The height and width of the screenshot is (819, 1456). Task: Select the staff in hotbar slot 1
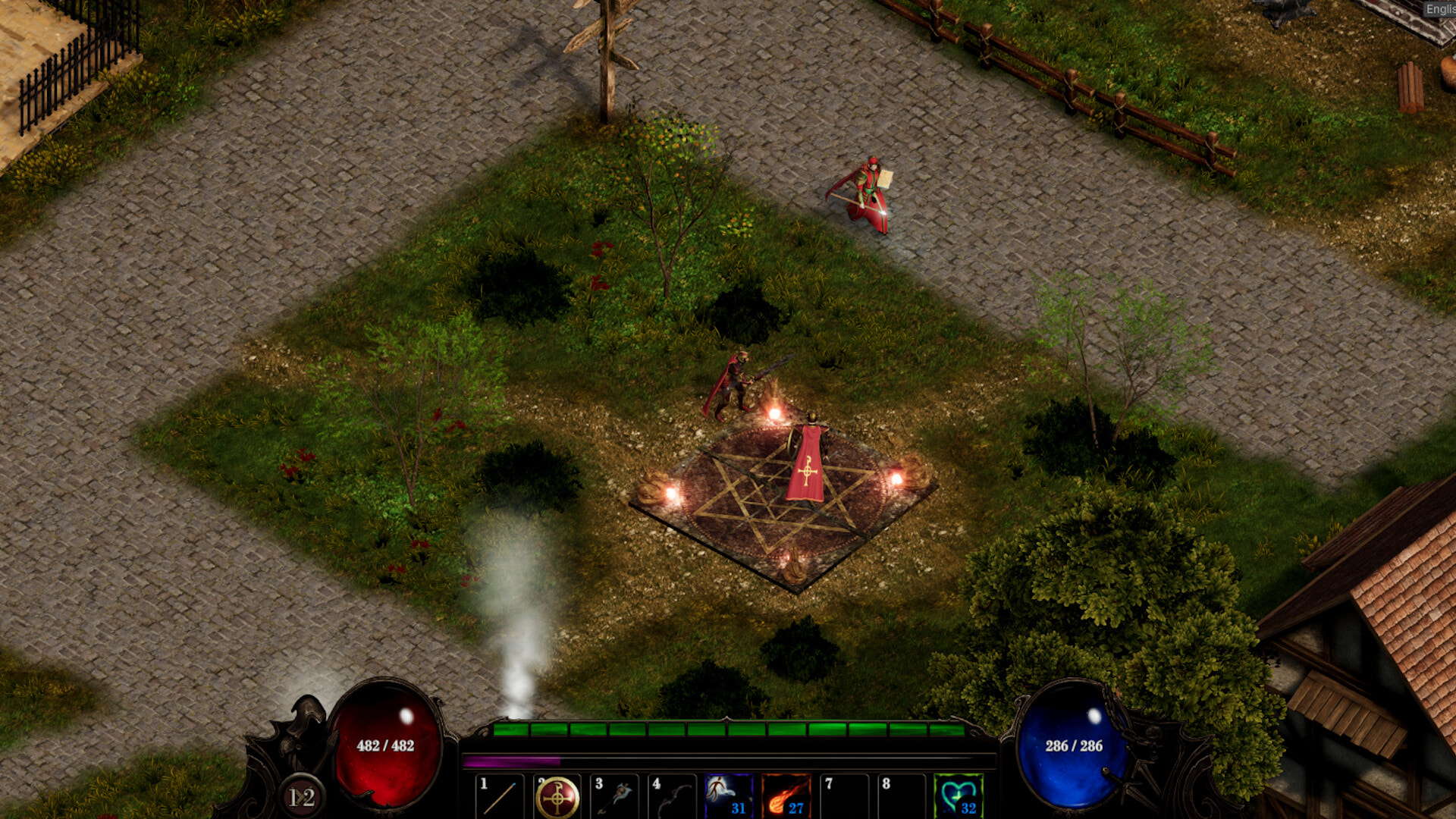click(500, 797)
